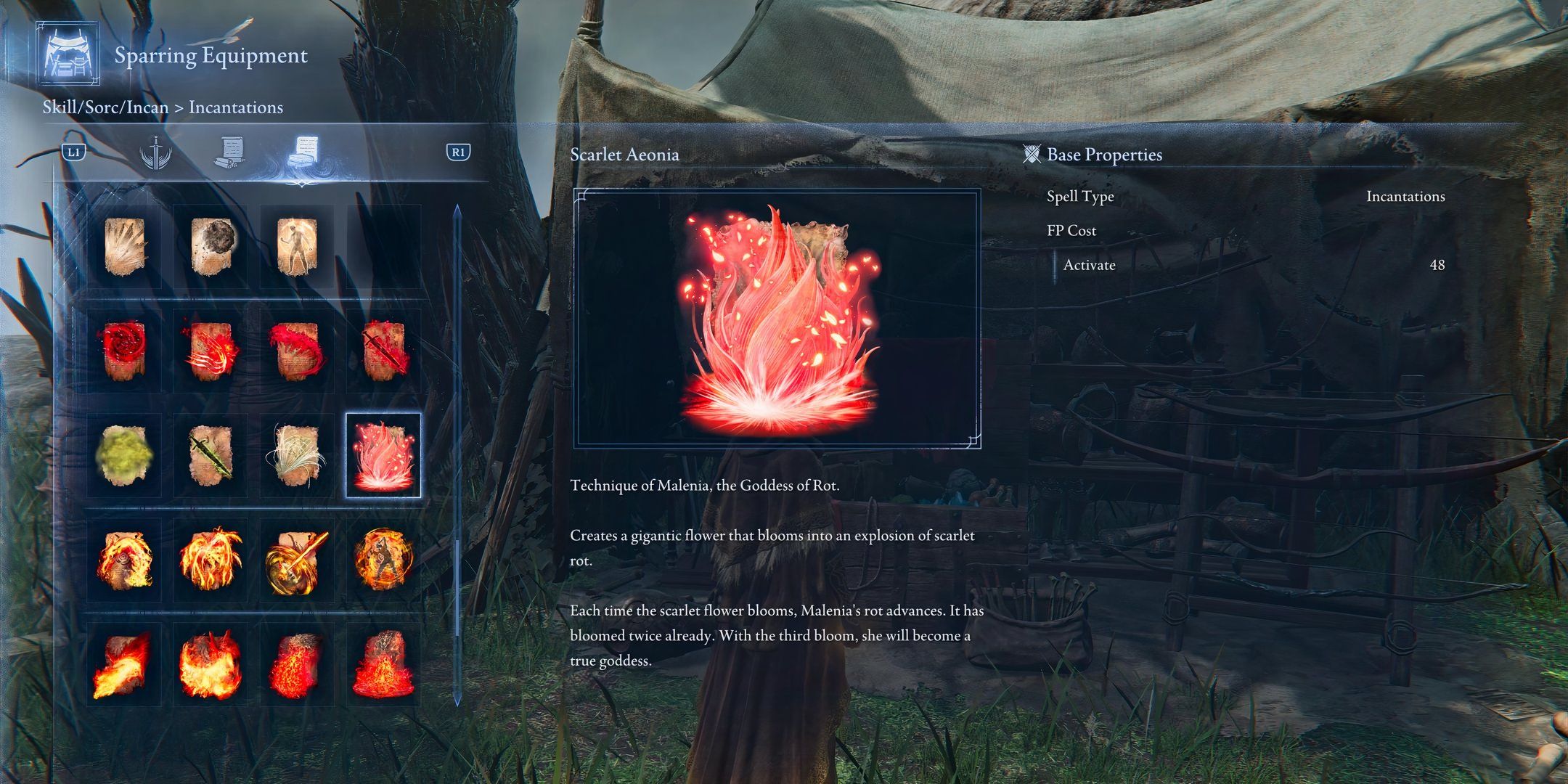Image resolution: width=1568 pixels, height=784 pixels.
Task: Select the crimson swarm arc incantation
Action: [x=297, y=351]
